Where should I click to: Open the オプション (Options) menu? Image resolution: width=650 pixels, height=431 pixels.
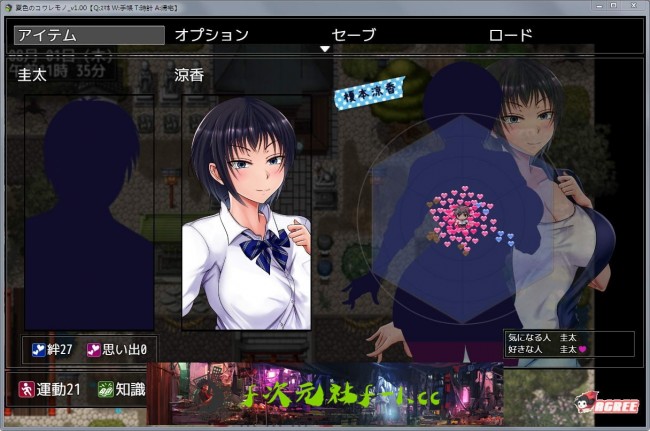point(211,35)
